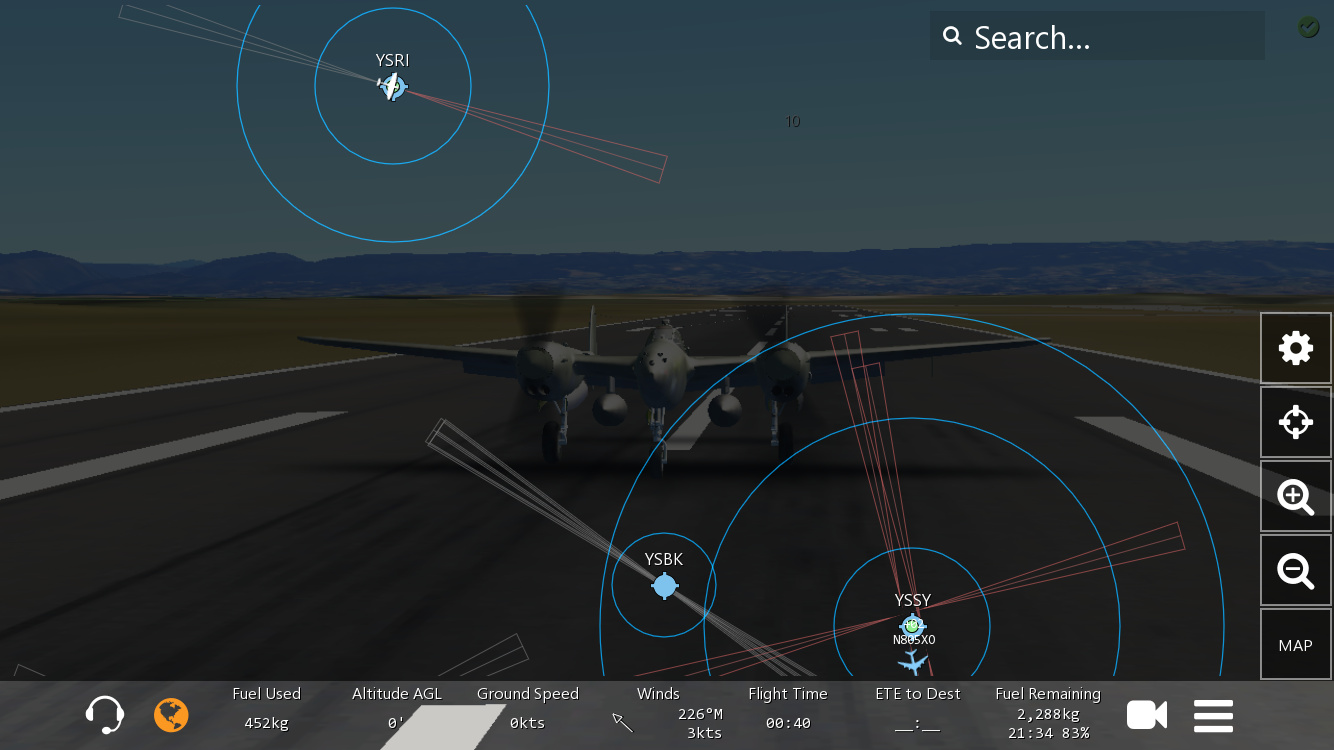The image size is (1334, 750).
Task: Select the YSRI airport marker
Action: click(x=393, y=87)
